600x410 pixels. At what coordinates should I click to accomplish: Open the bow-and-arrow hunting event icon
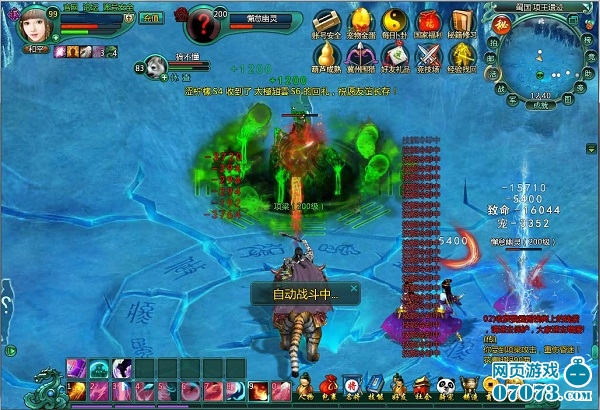tap(358, 55)
